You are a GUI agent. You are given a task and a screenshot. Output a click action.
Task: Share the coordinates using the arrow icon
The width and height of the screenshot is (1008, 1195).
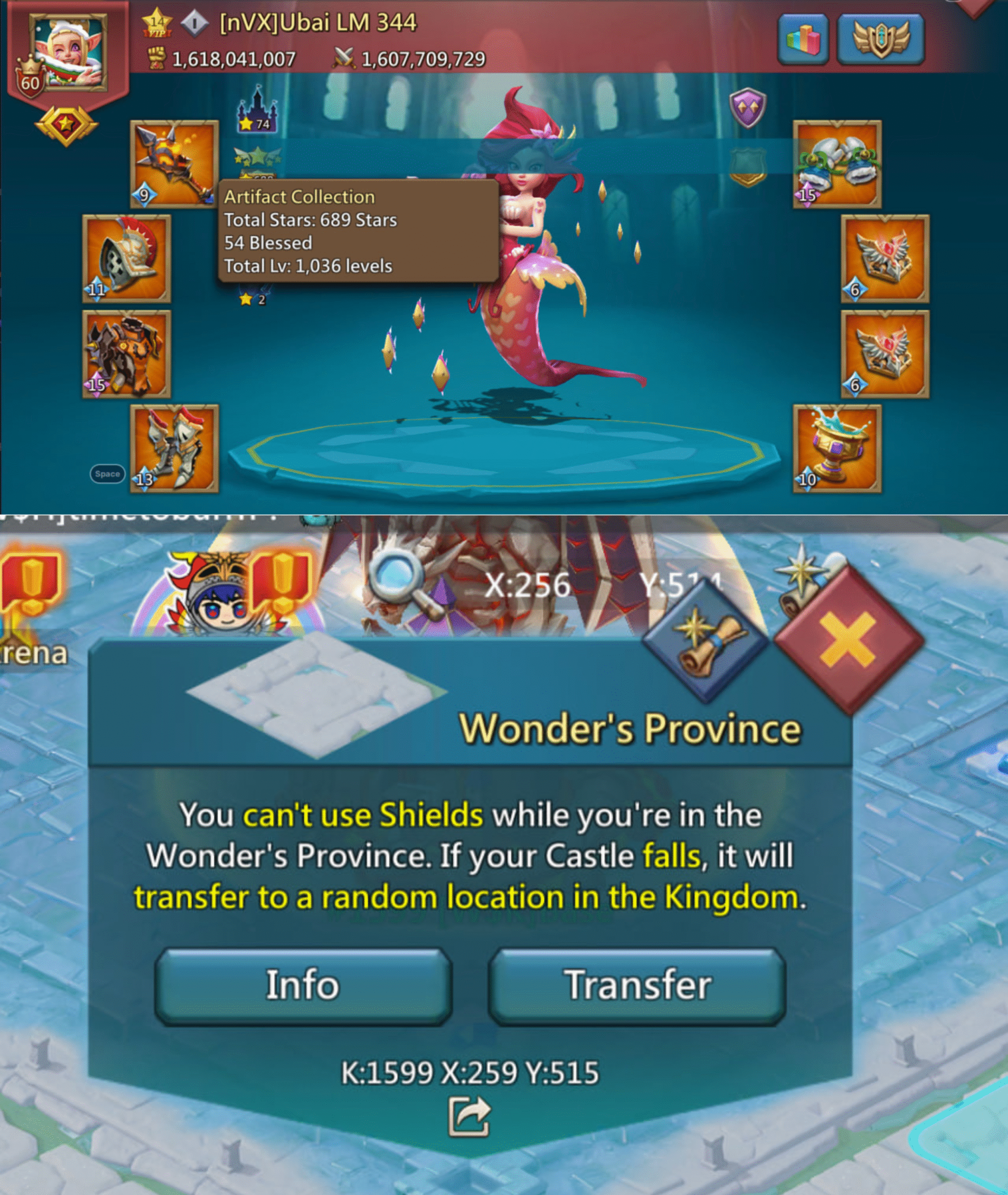[x=469, y=1116]
